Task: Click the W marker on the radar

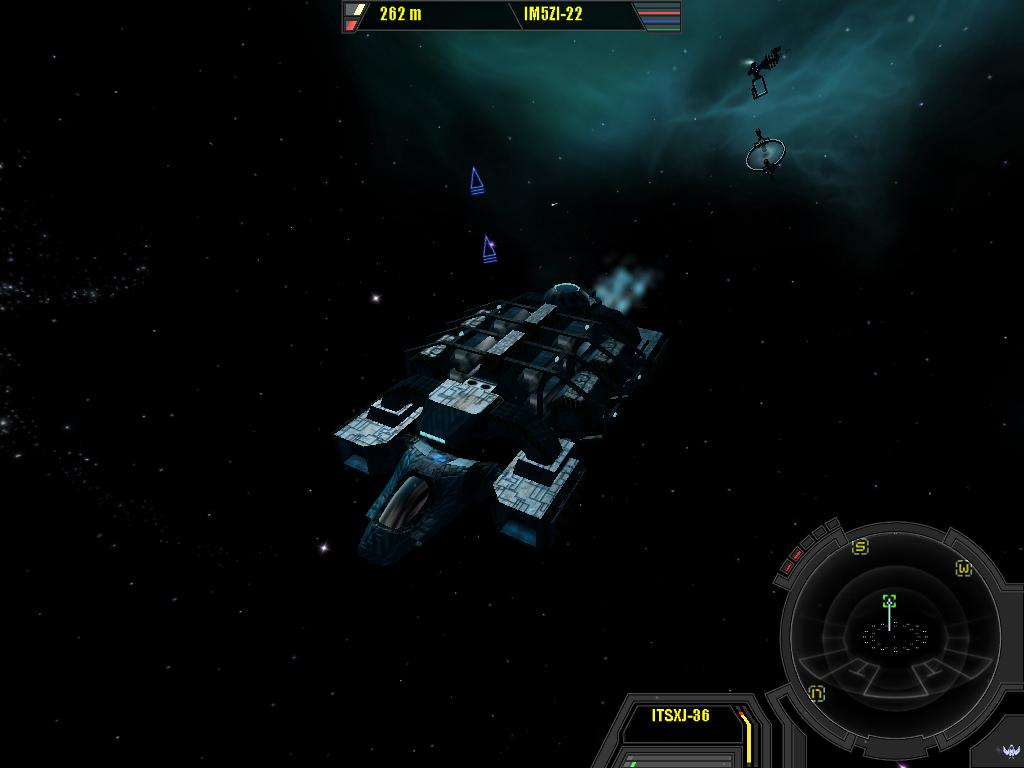Action: (963, 568)
